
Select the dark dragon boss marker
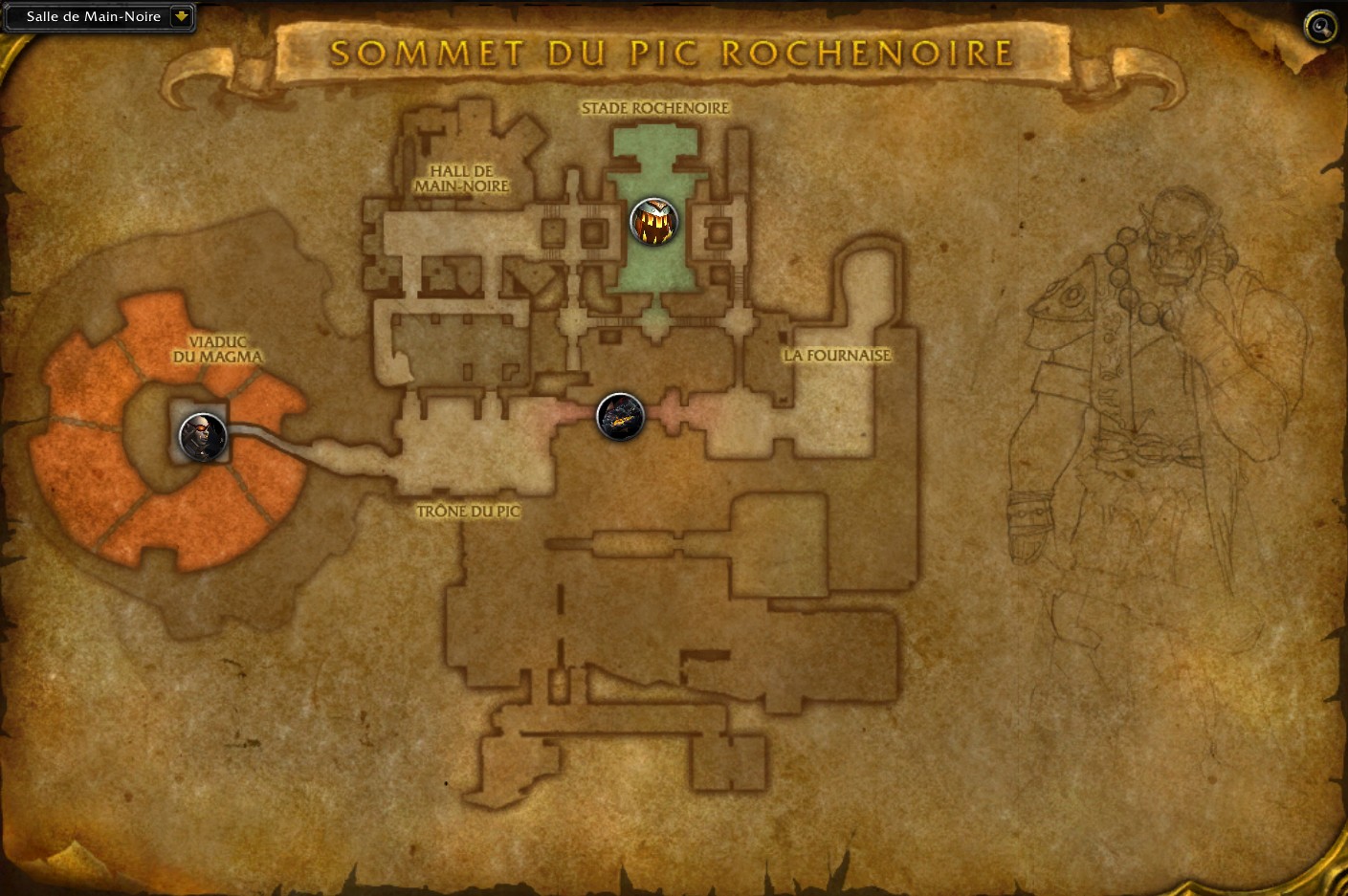[620, 417]
